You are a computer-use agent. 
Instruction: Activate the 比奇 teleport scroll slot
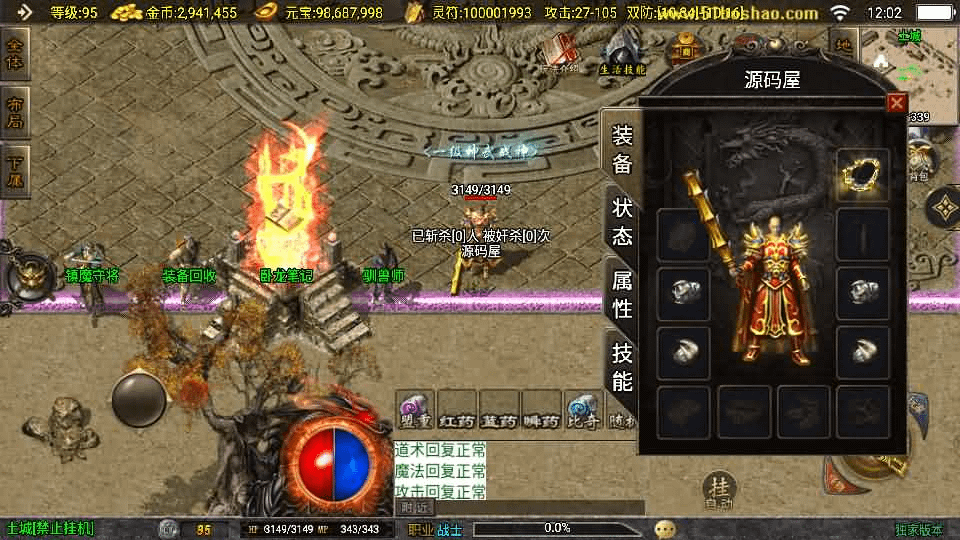(583, 410)
